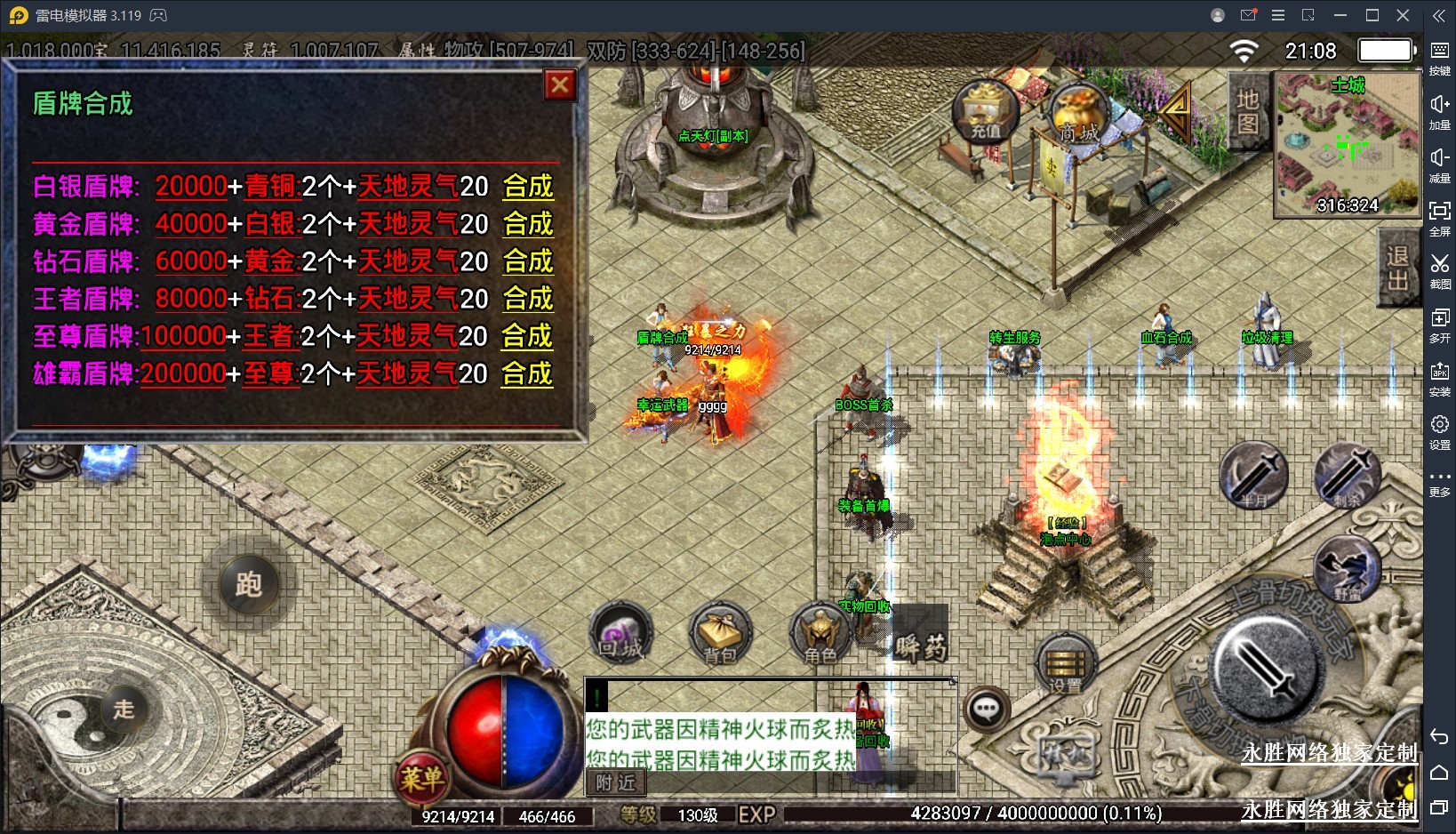Open the chat speech bubble button
The width and height of the screenshot is (1456, 834).
tap(987, 709)
